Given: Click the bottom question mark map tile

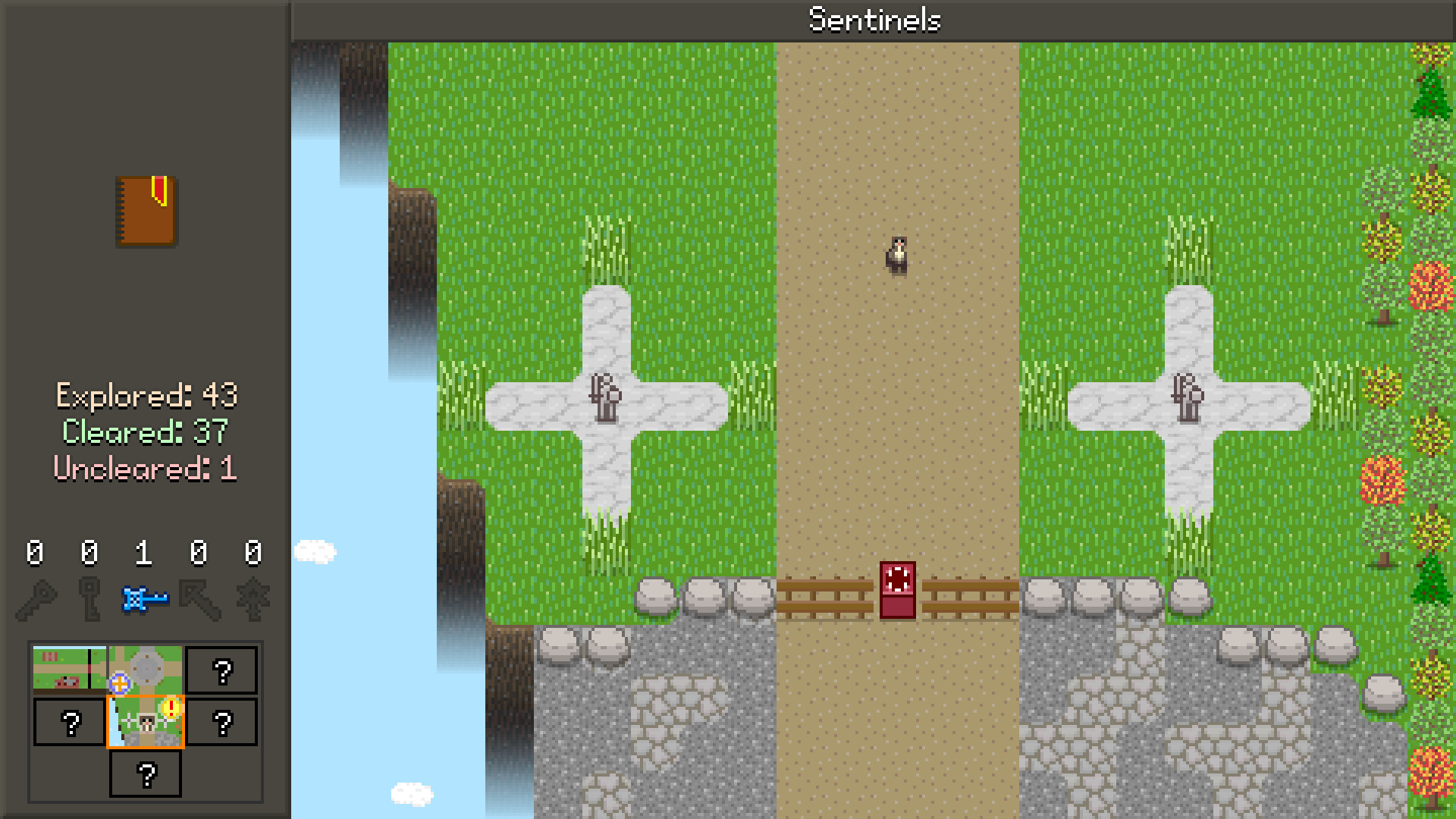Looking at the screenshot, I should click(145, 773).
